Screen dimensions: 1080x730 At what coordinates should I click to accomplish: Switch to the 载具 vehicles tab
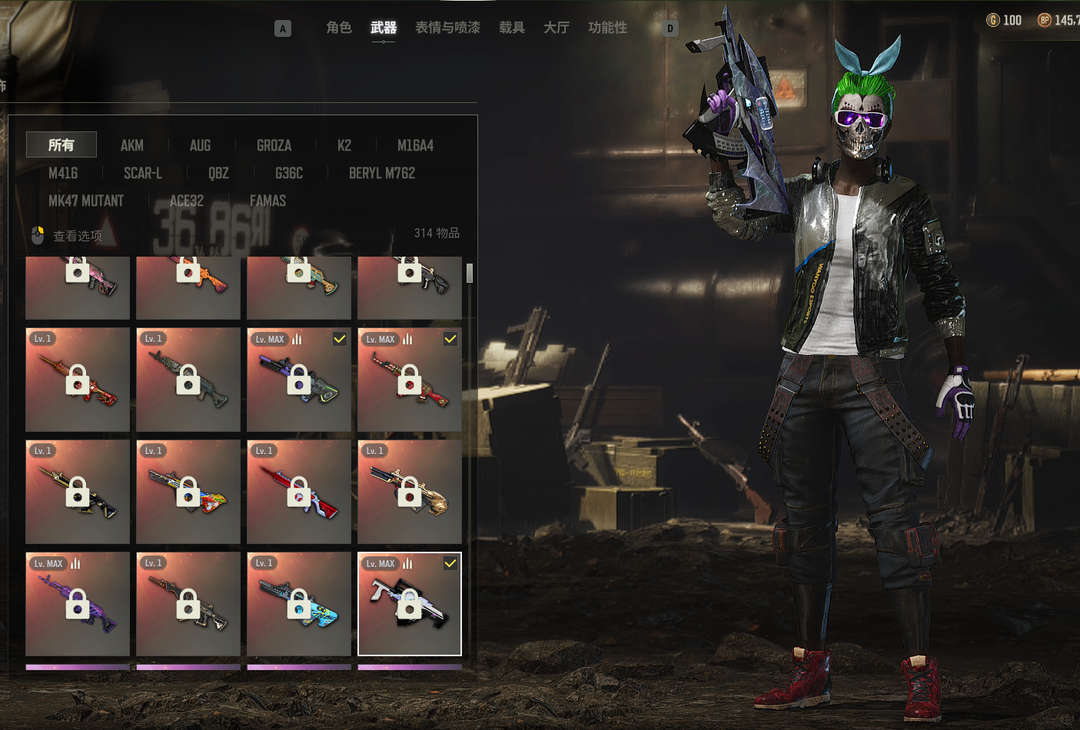512,28
